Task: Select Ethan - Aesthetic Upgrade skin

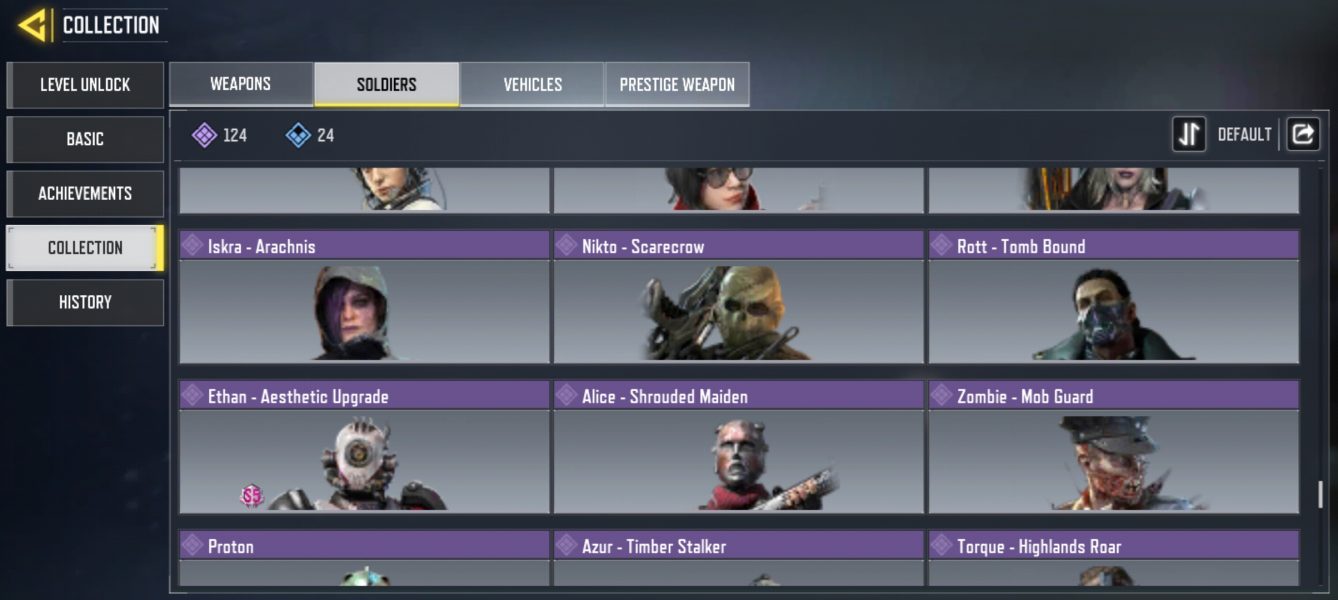Action: click(x=364, y=447)
